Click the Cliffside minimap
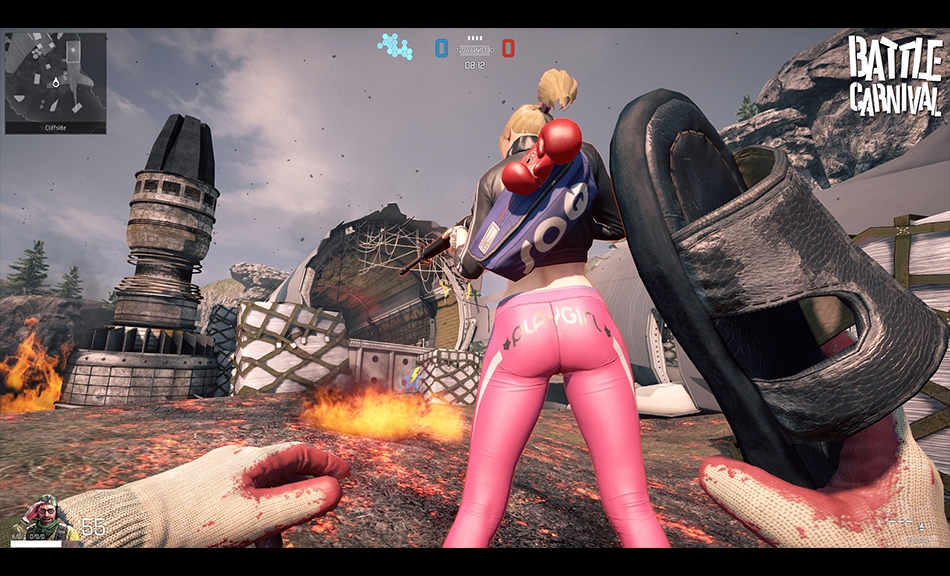 click(x=55, y=80)
